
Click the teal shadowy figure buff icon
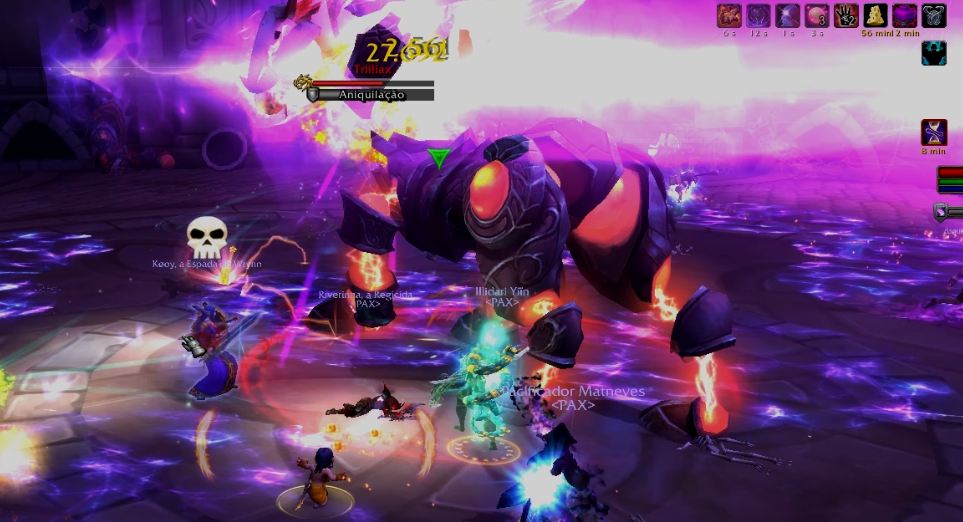coord(933,53)
